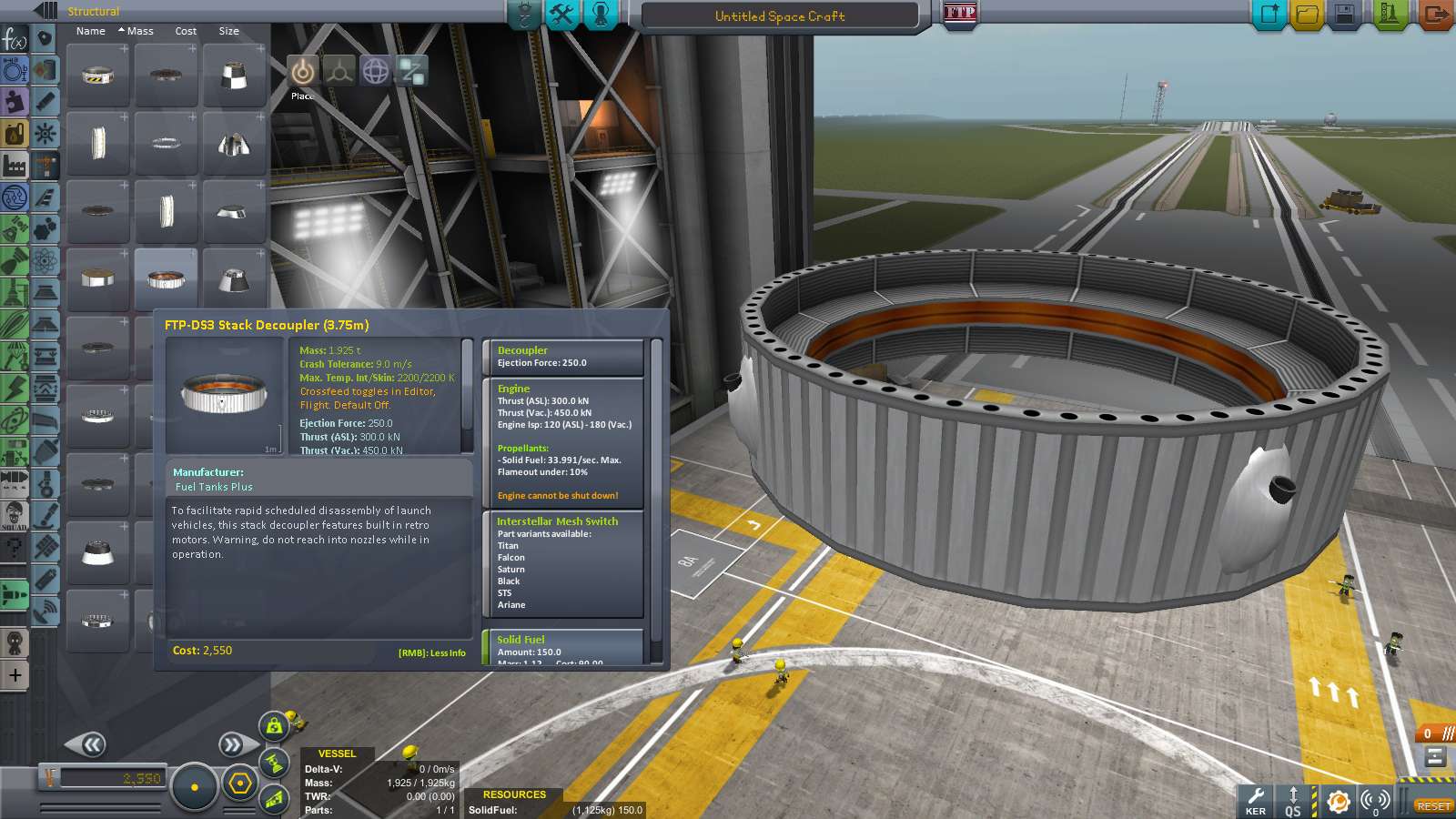Exit the editor using the orange door icon
Viewport: 1456px width, 819px height.
click(1436, 15)
